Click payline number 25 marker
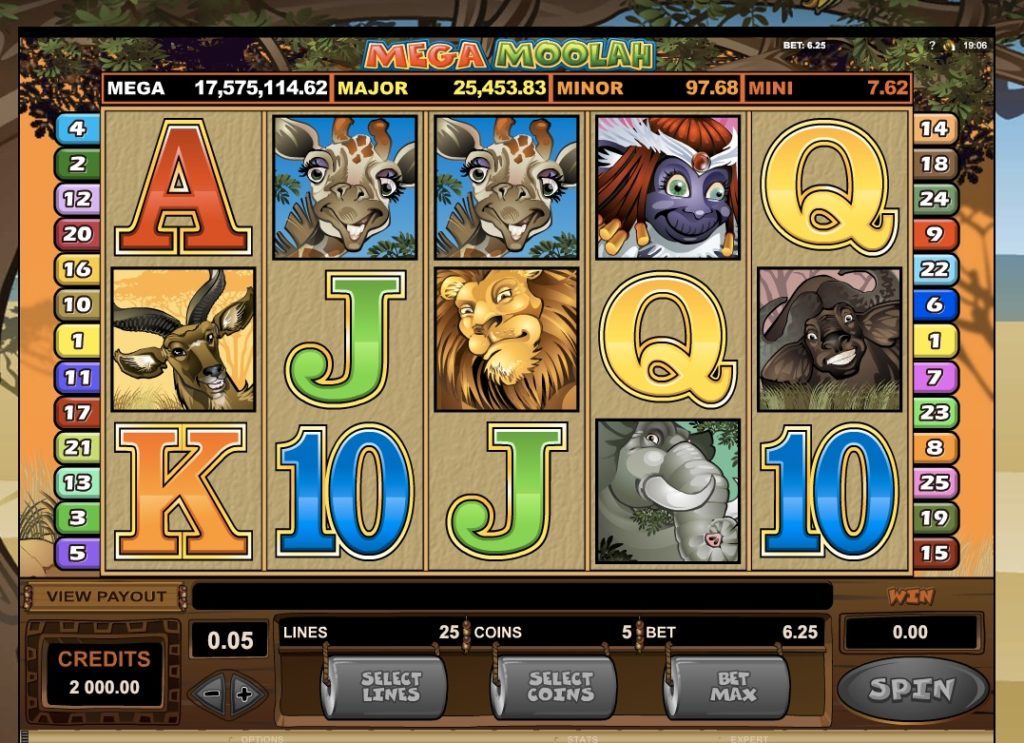1024x743 pixels. click(934, 482)
